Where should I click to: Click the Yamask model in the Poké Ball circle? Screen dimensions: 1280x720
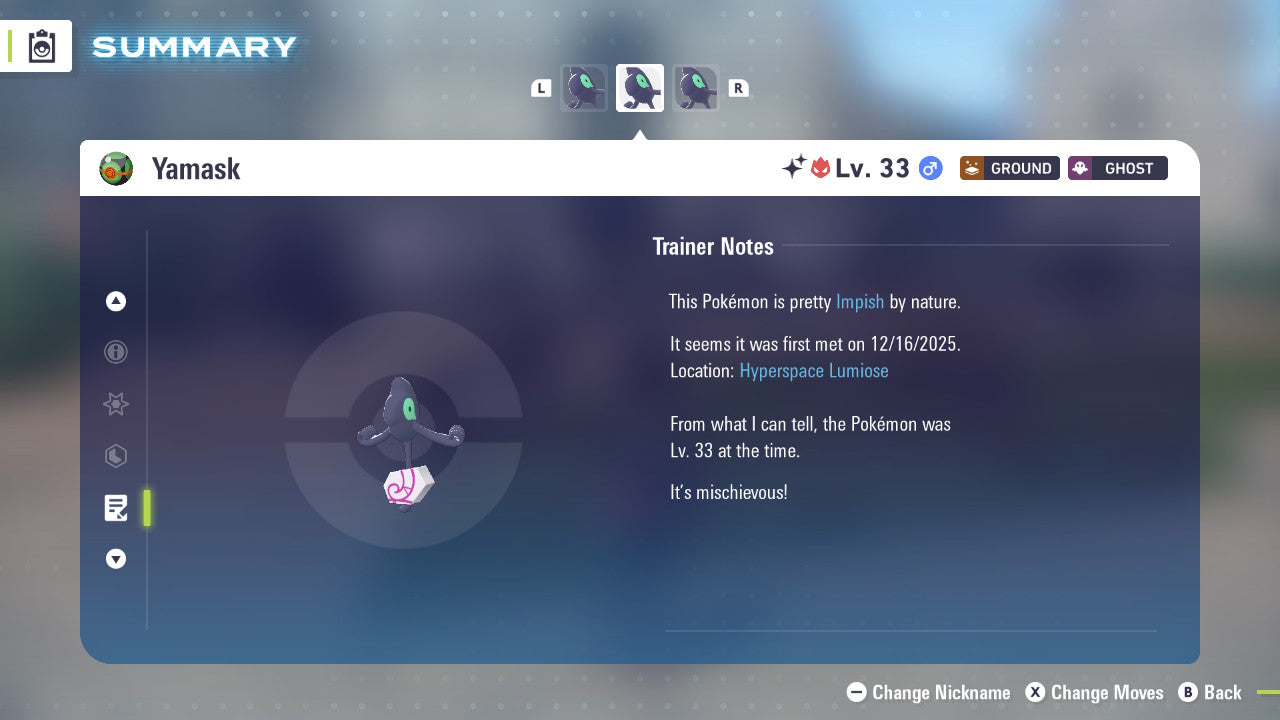coord(403,430)
